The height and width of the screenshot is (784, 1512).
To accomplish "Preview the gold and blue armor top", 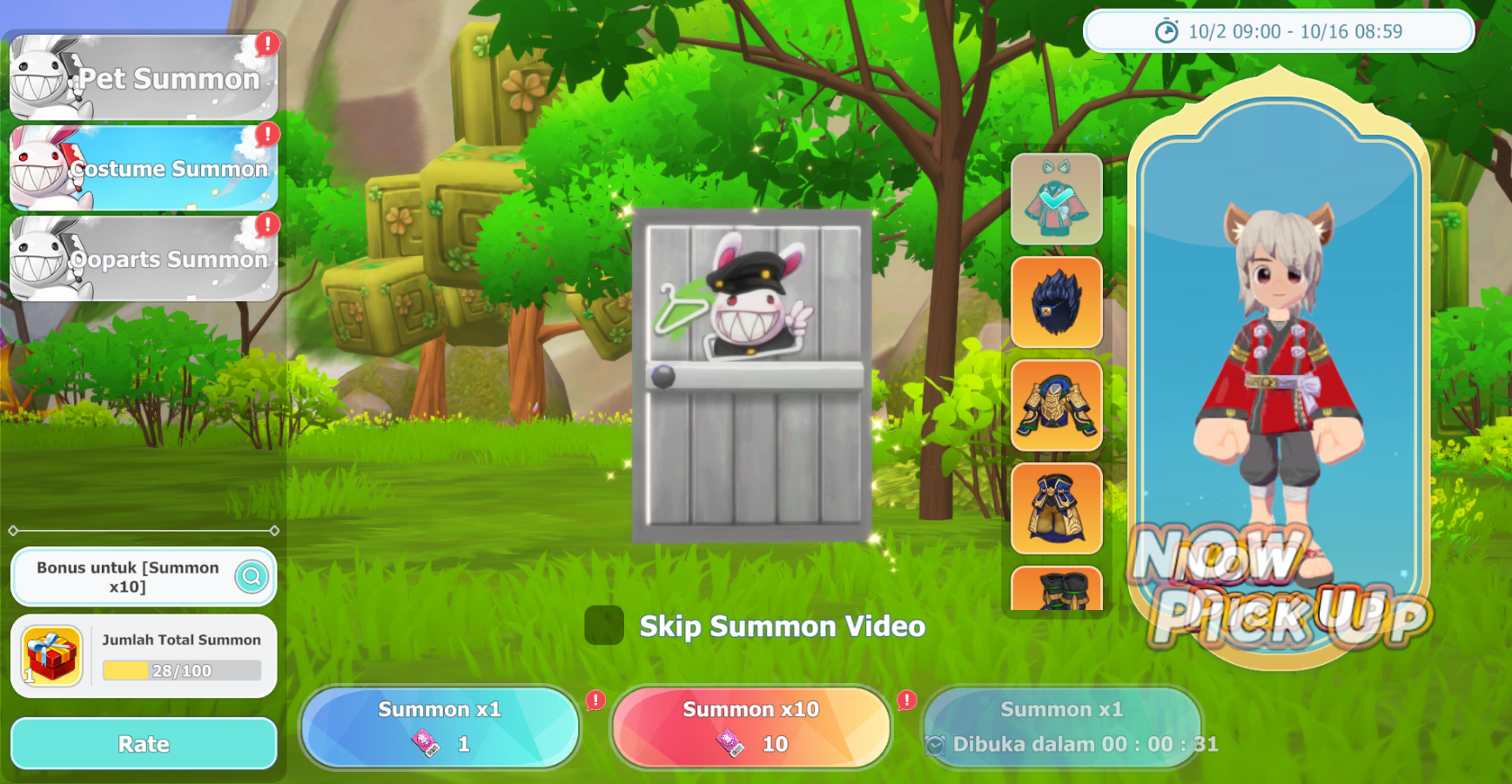I will [x=1056, y=405].
